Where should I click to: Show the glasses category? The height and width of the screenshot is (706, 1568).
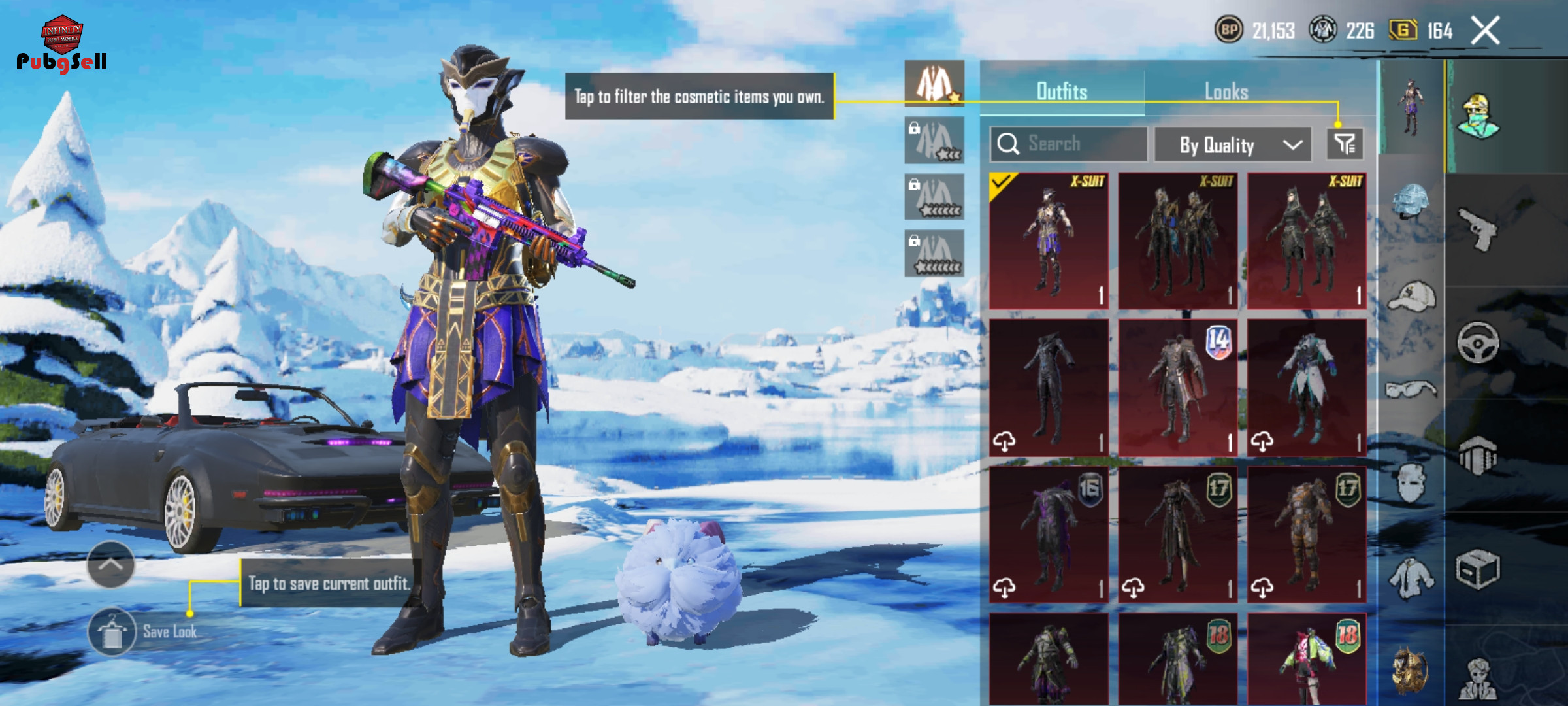tap(1411, 390)
